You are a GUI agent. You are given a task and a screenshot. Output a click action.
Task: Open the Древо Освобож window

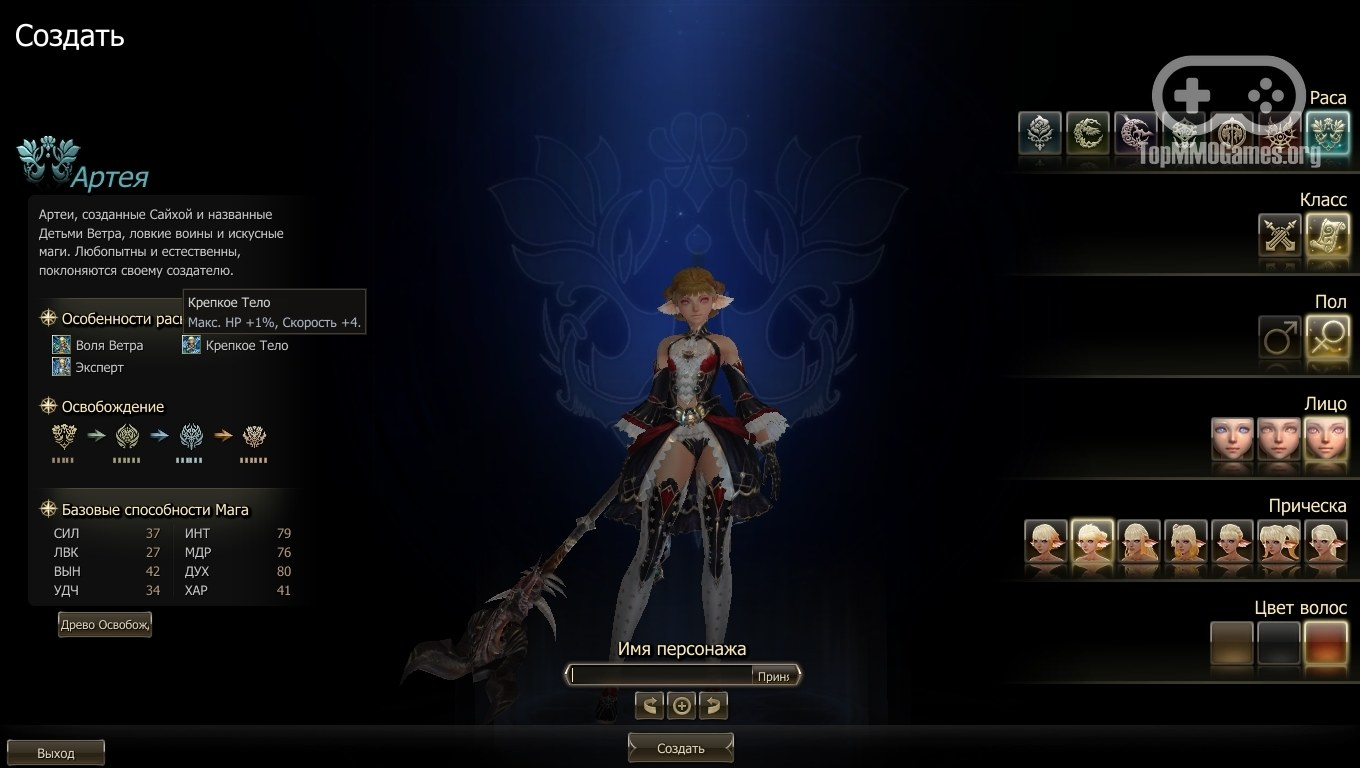point(104,623)
